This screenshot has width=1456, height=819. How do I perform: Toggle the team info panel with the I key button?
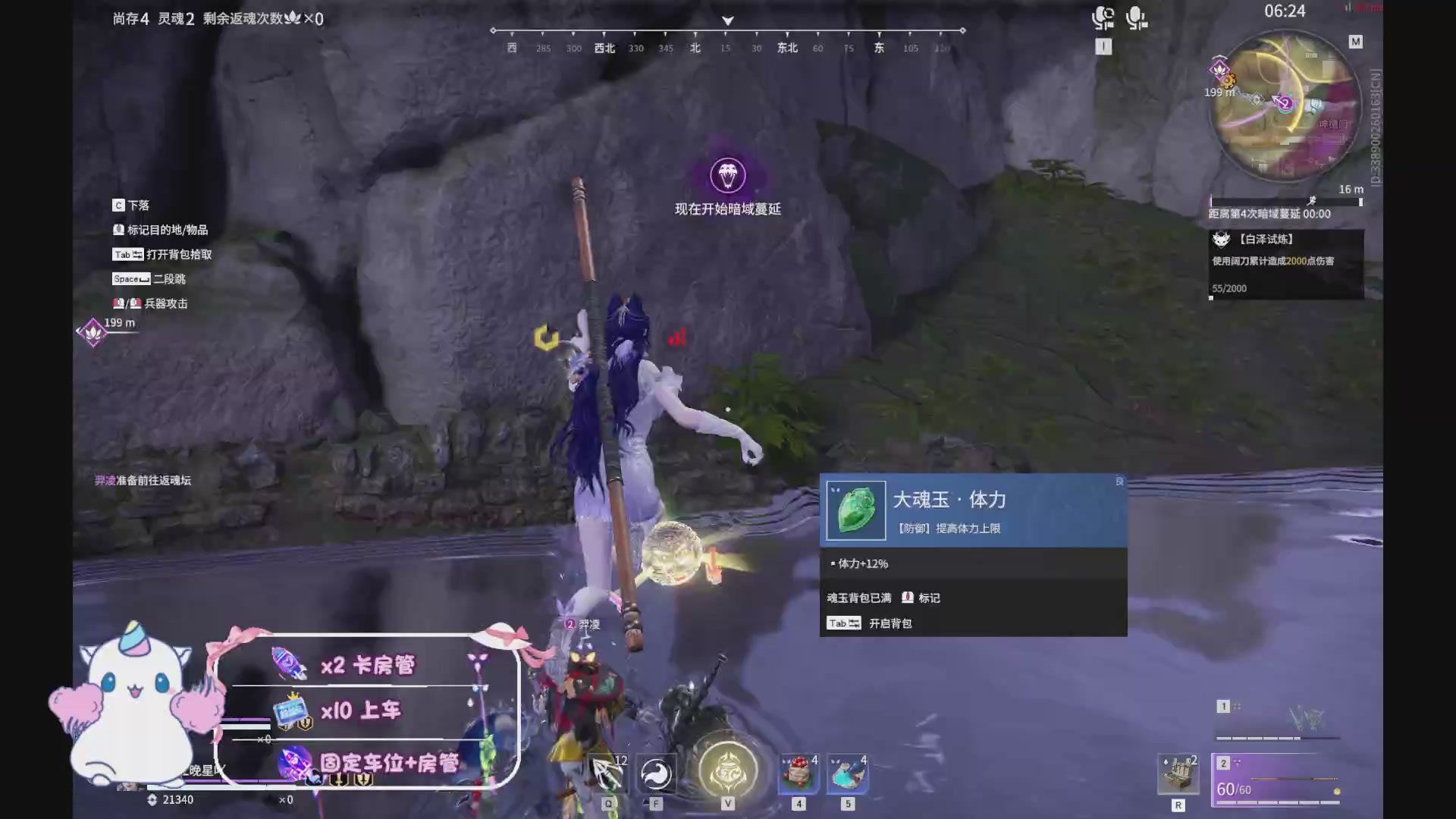pos(1104,46)
